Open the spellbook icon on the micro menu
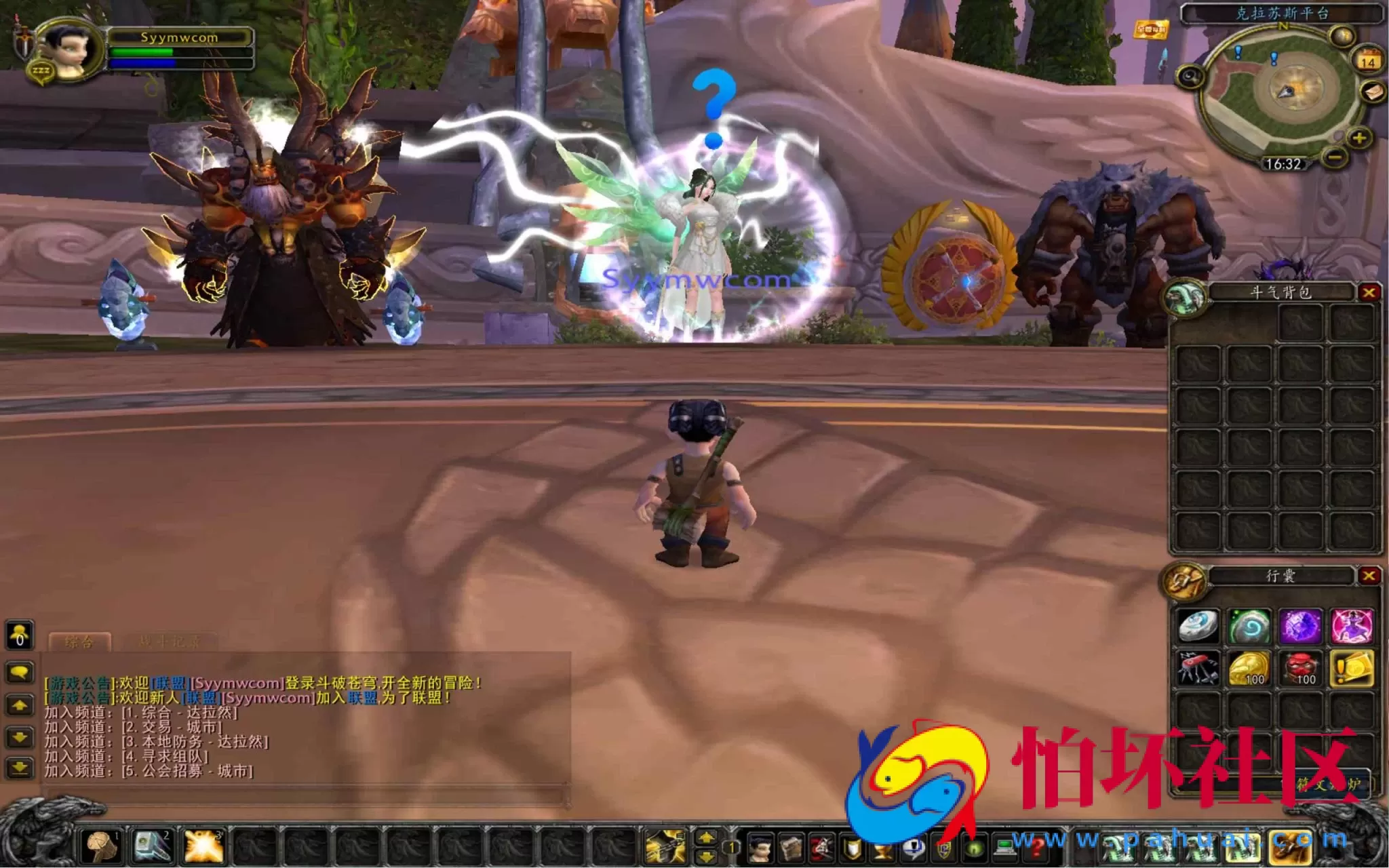 tap(791, 848)
